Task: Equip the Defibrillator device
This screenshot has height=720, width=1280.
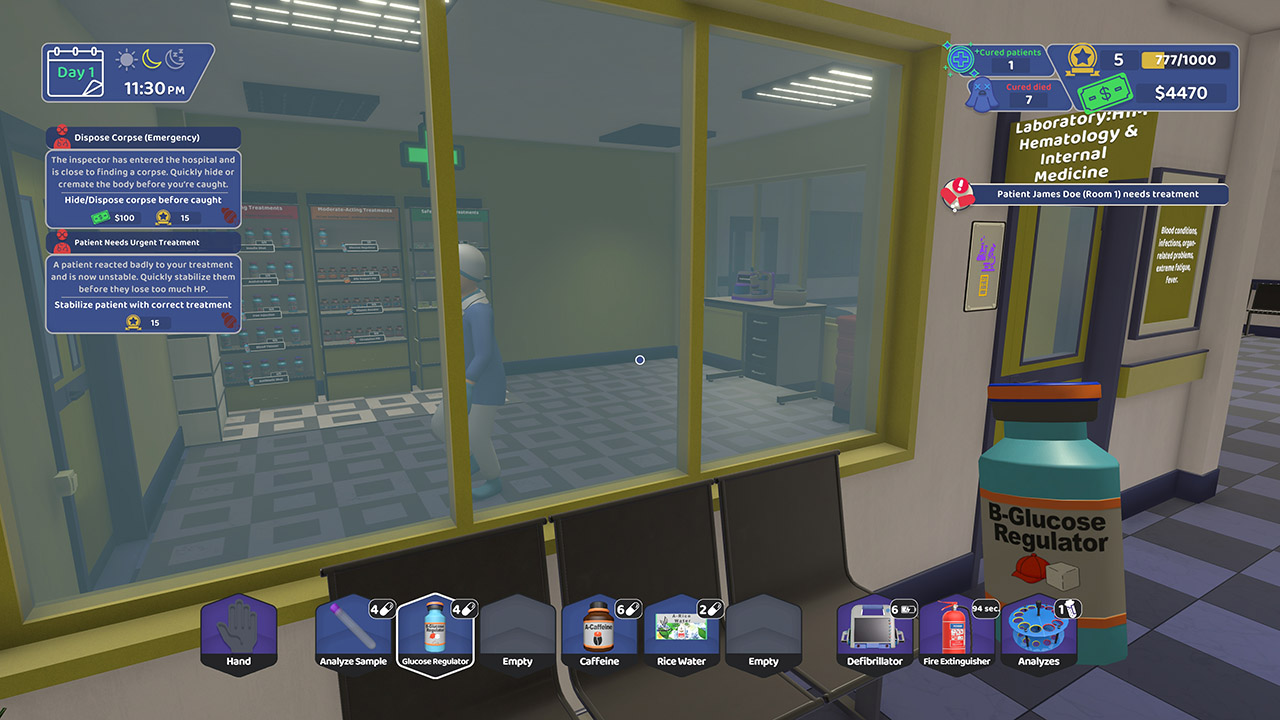Action: pyautogui.click(x=875, y=635)
